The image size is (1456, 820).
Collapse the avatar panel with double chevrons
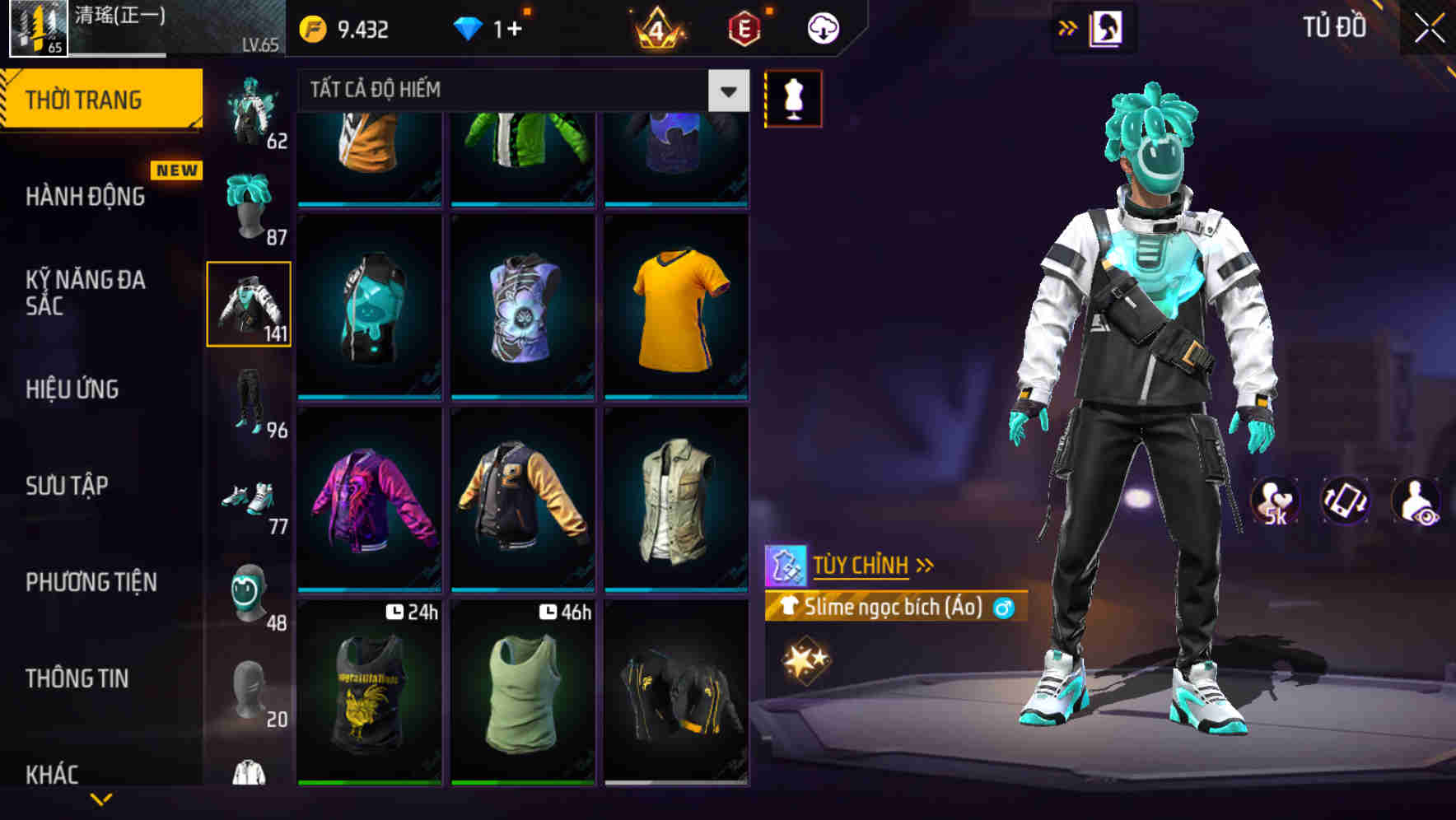click(x=1066, y=27)
